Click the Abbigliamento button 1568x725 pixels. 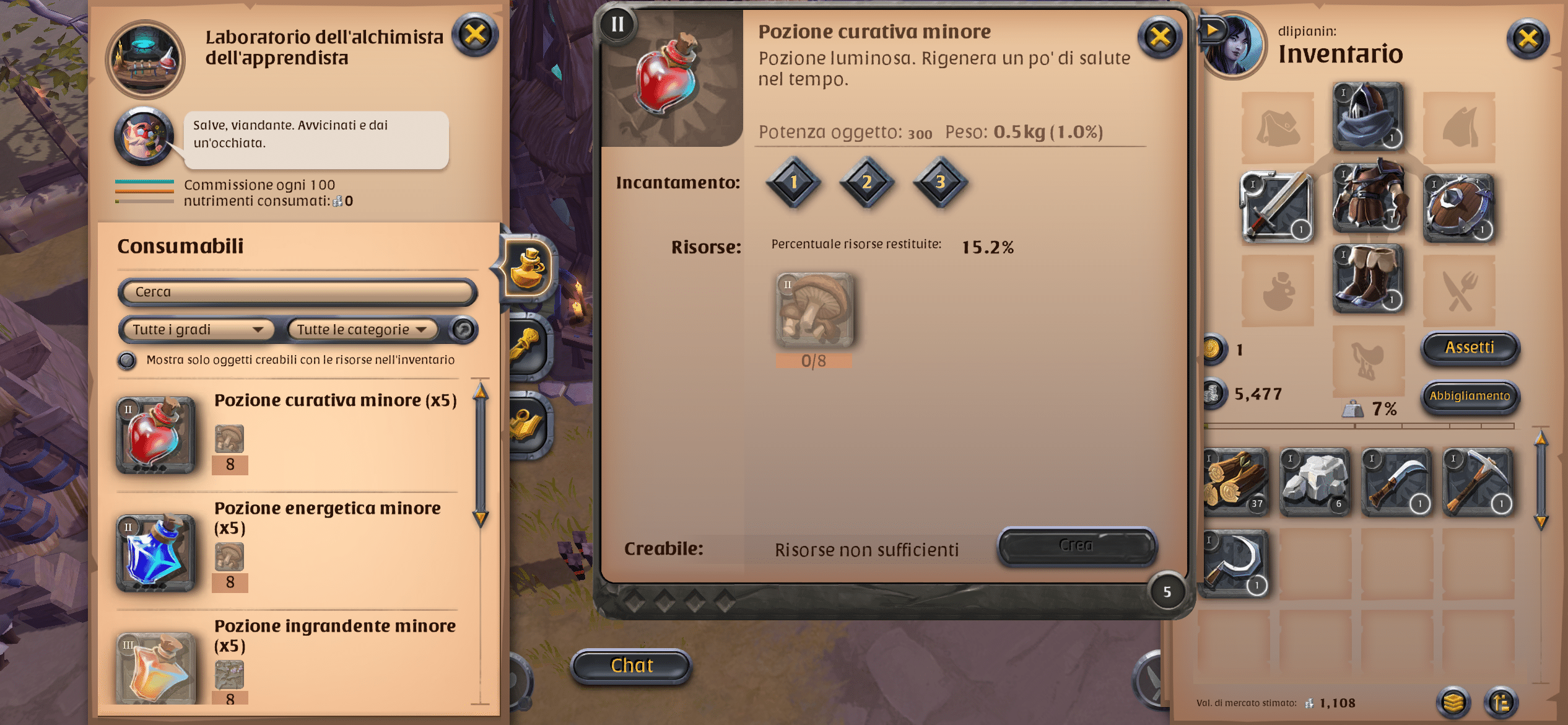[x=1470, y=397]
